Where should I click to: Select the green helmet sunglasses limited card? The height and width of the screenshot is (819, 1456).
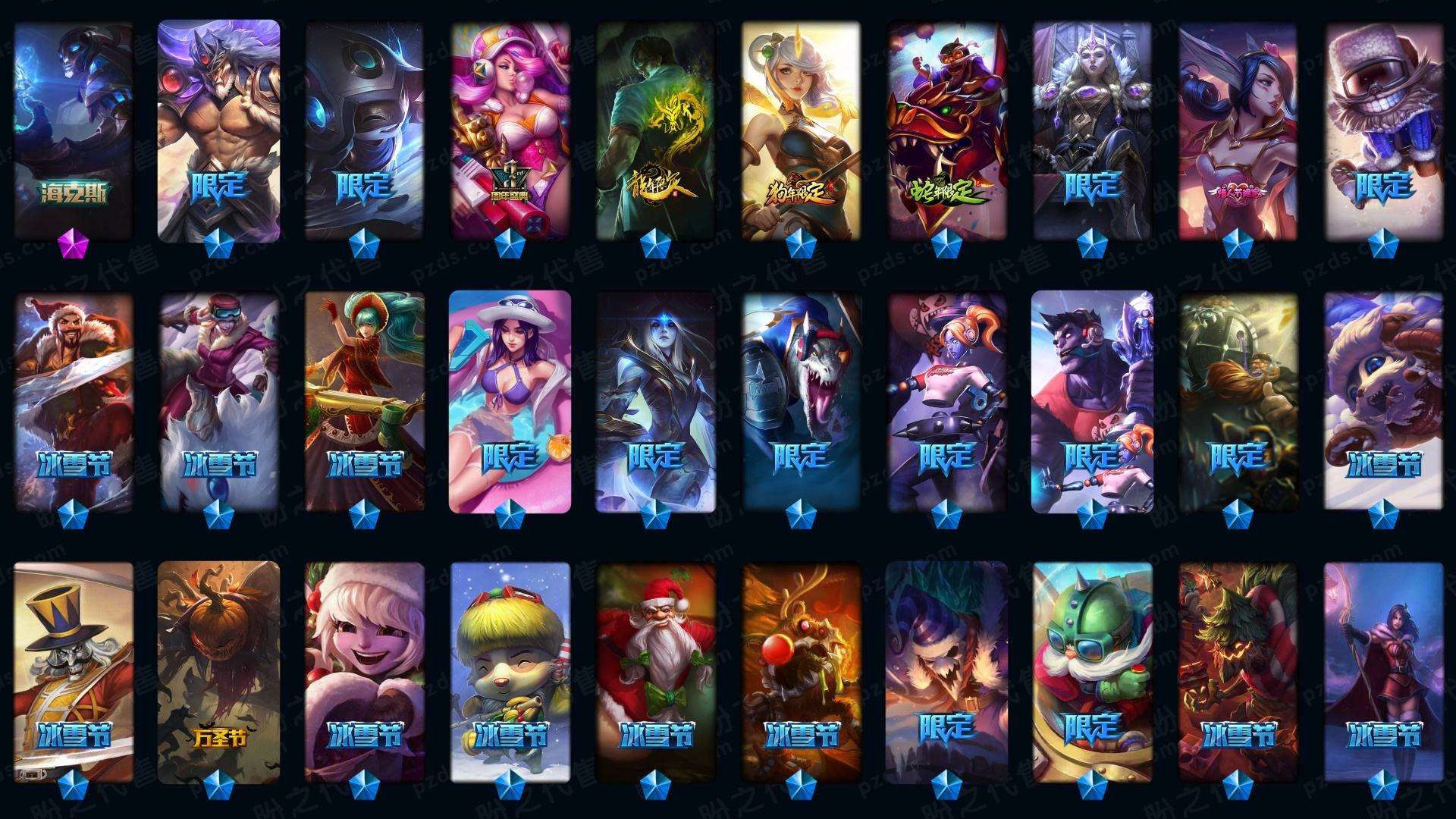pyautogui.click(x=1092, y=671)
